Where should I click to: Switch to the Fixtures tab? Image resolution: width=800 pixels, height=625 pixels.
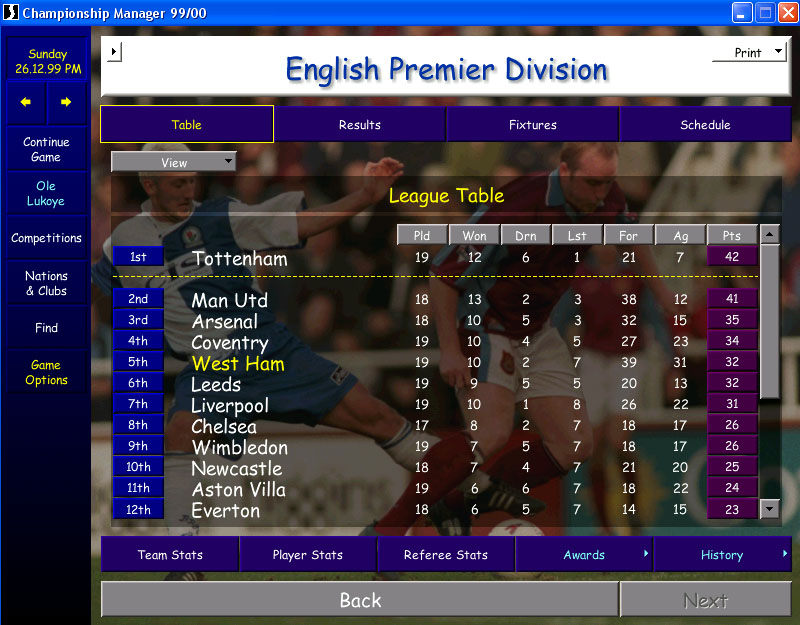pyautogui.click(x=532, y=125)
